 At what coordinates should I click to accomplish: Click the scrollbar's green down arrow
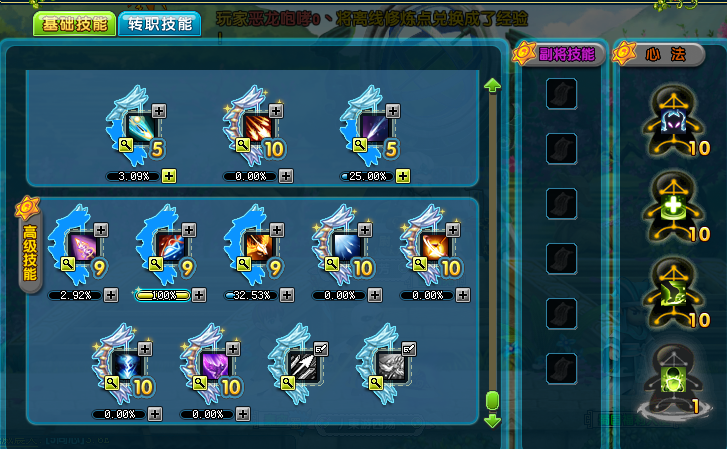(x=492, y=421)
